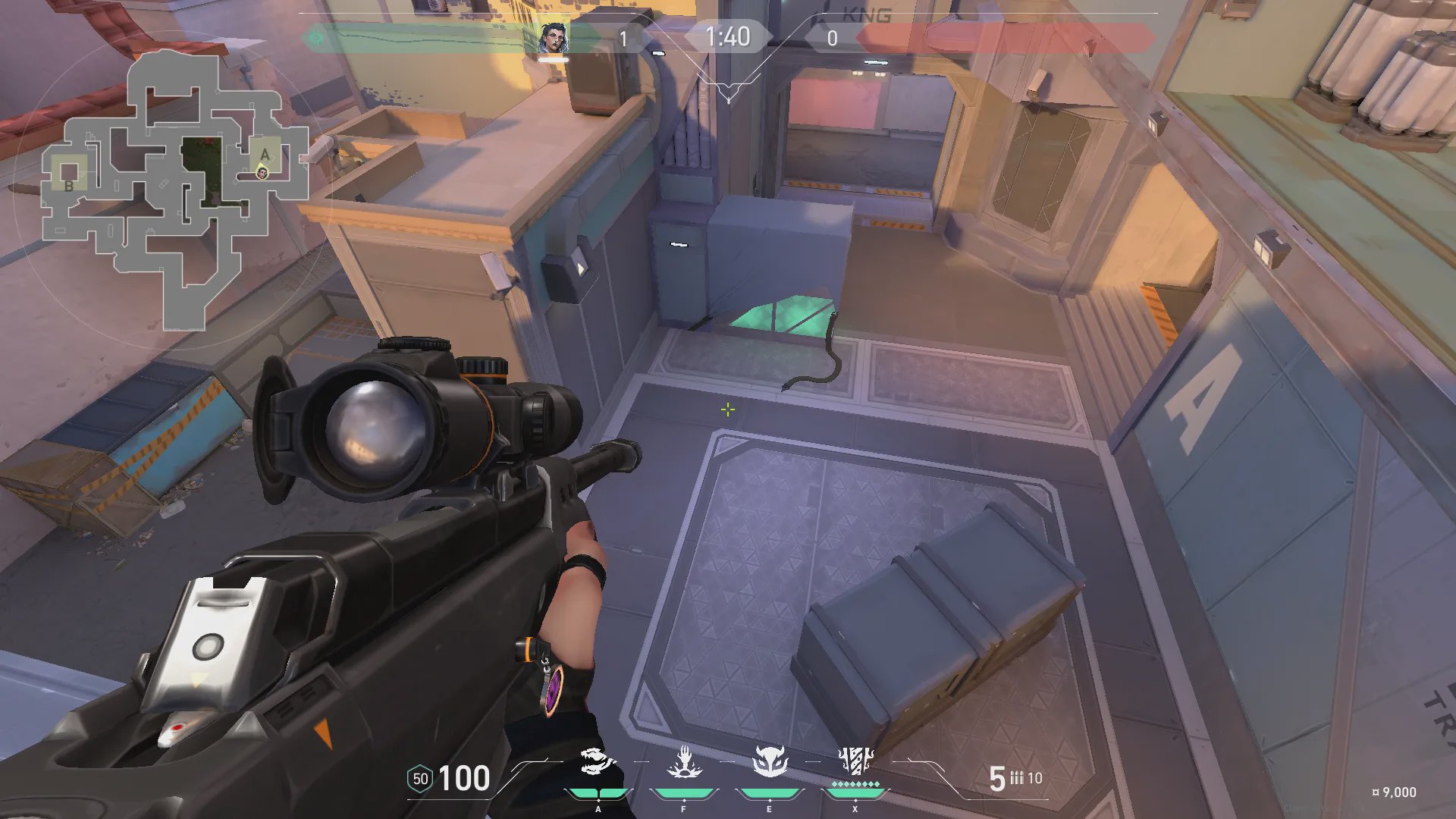Use the Seize hand ability
Image resolution: width=1456 pixels, height=819 pixels.
coord(684,762)
